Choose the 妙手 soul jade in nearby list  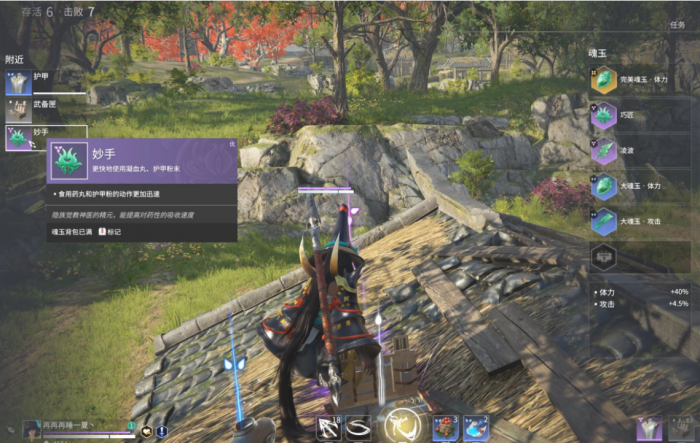tap(19, 138)
